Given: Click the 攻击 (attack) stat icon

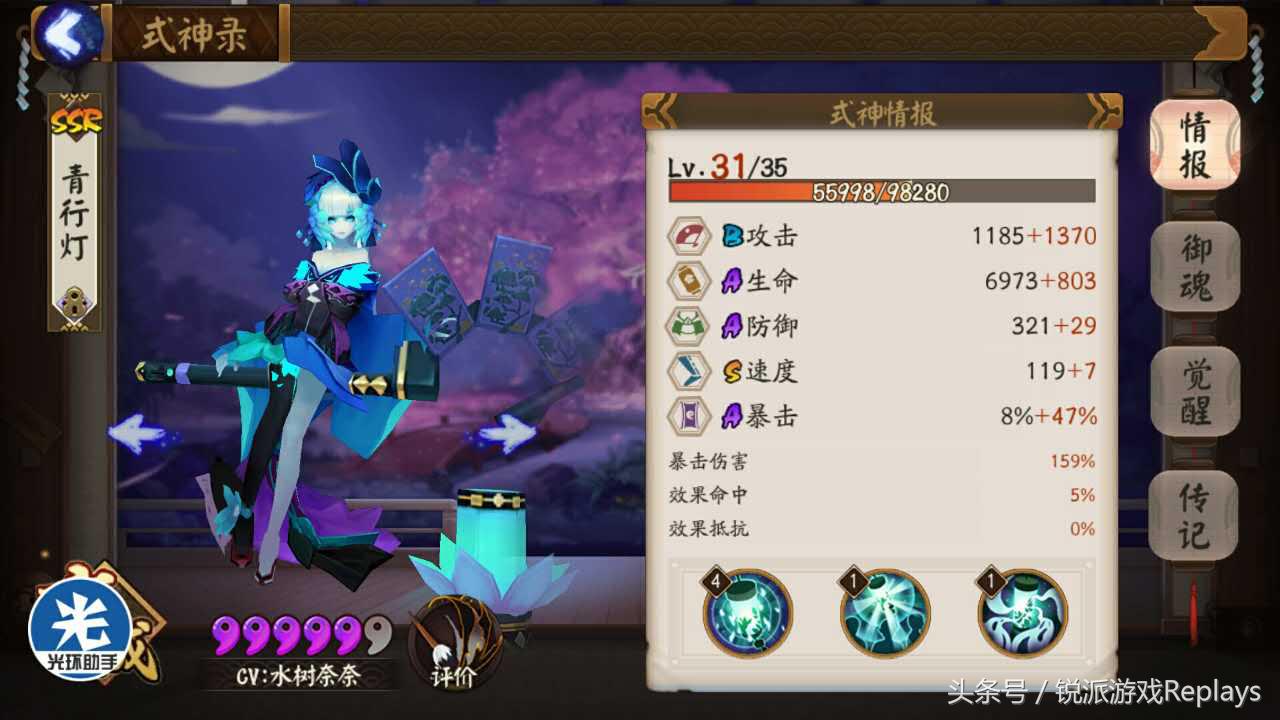Looking at the screenshot, I should [x=689, y=236].
